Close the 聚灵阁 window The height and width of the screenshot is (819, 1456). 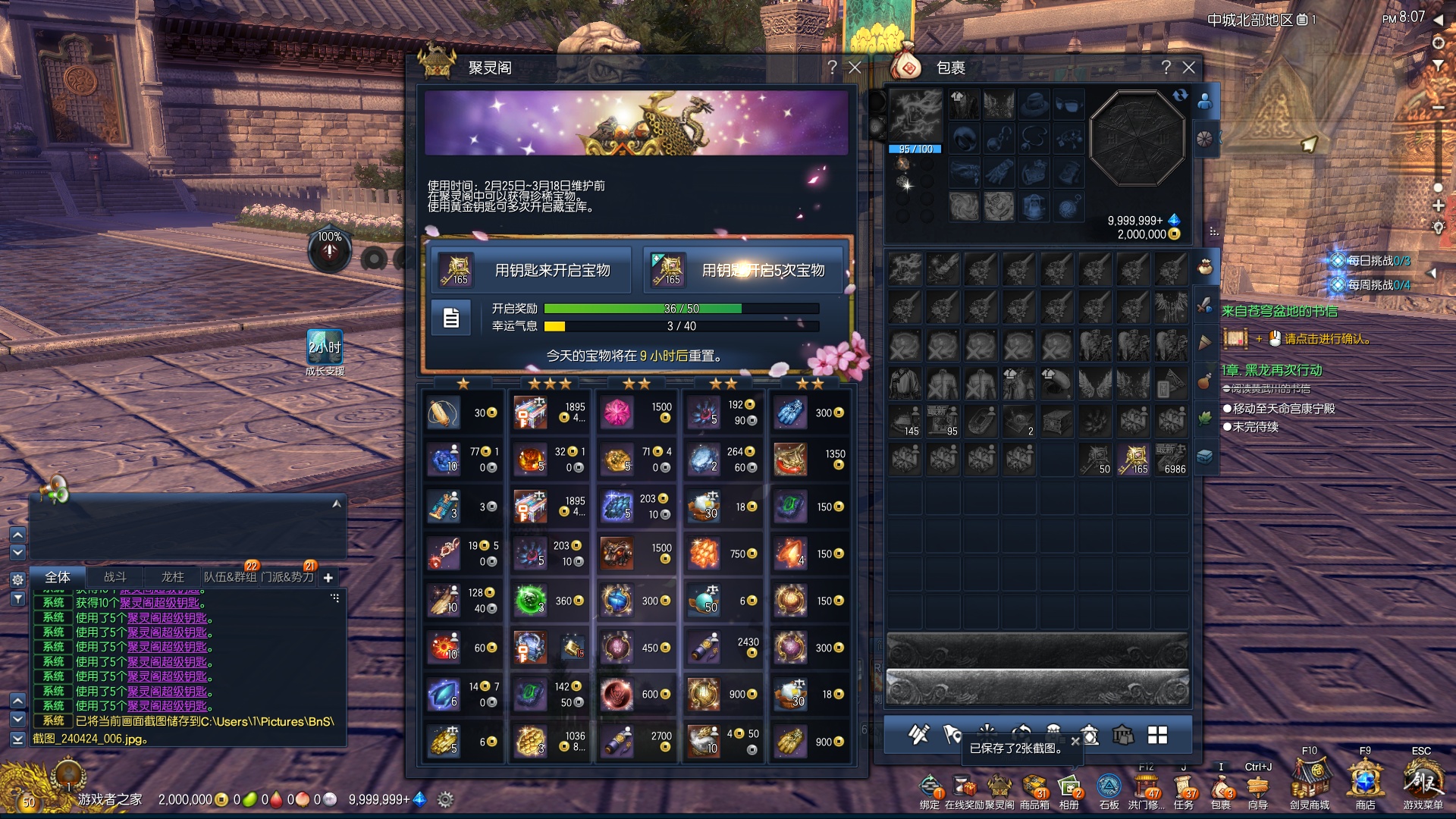click(855, 67)
